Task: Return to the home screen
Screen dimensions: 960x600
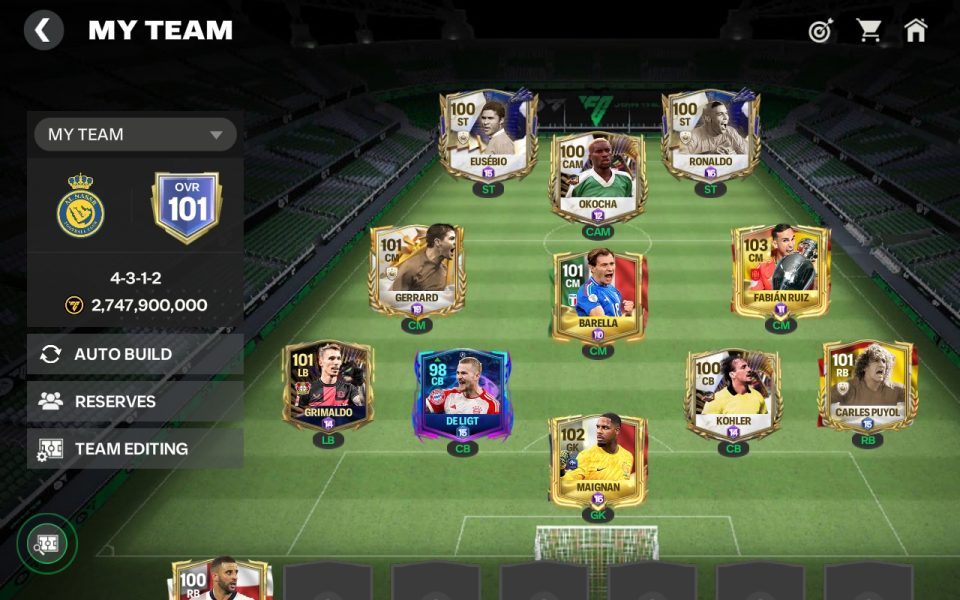Action: click(x=916, y=31)
